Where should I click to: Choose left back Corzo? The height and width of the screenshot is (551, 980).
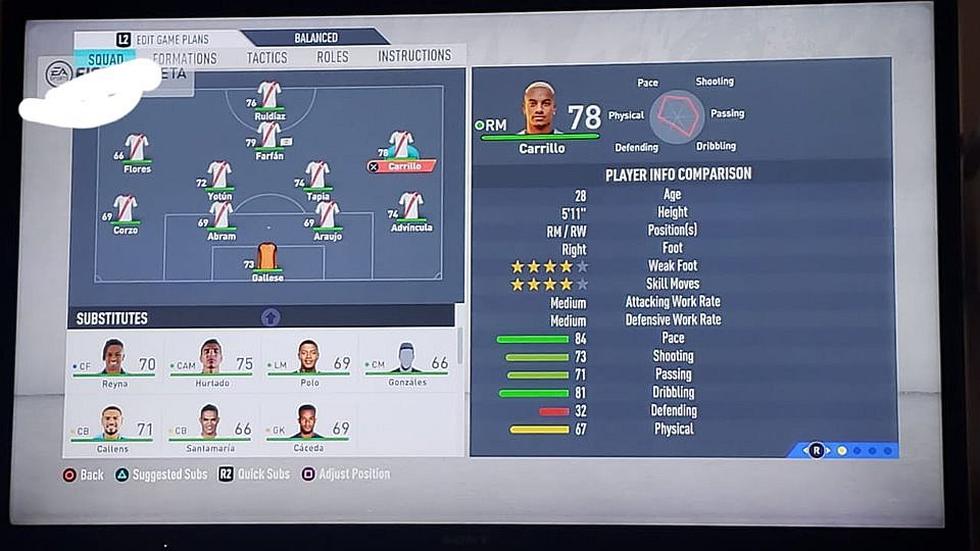125,212
